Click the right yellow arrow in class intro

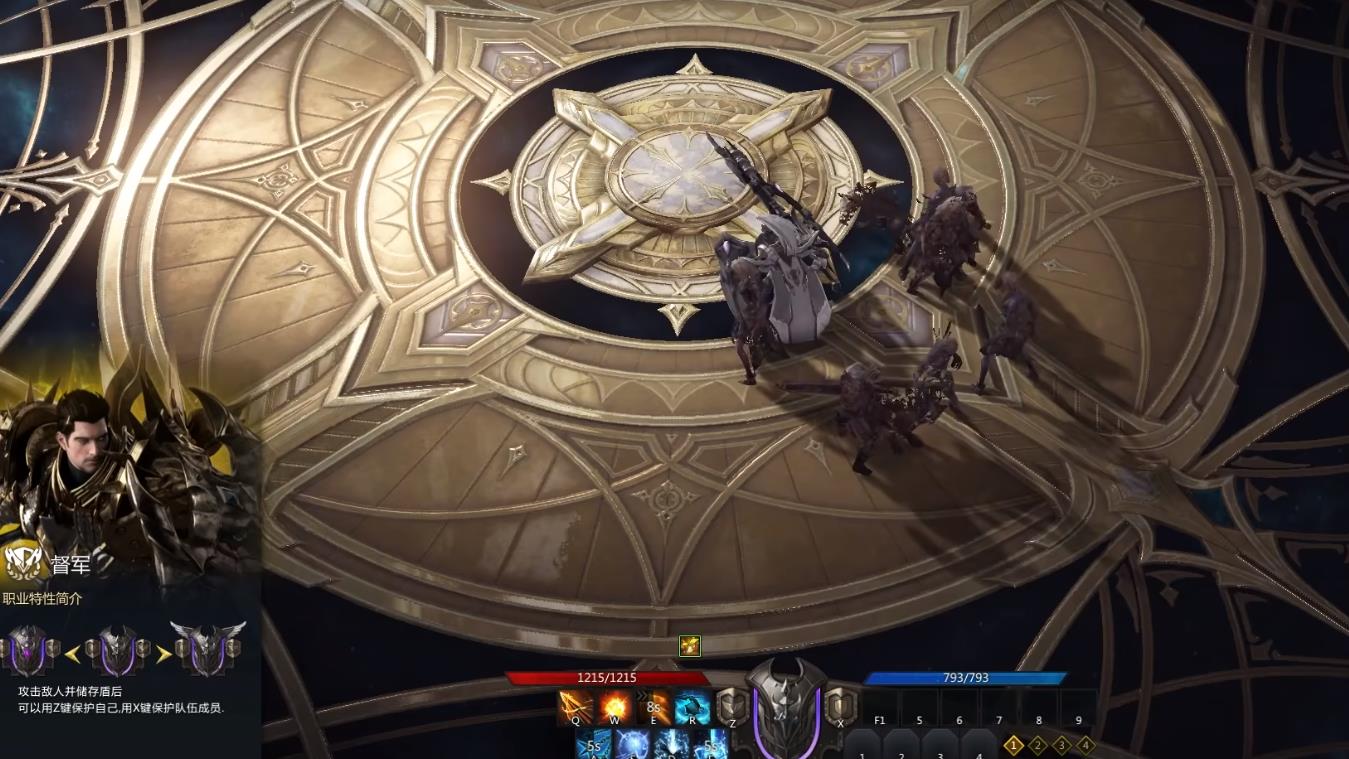tap(162, 654)
